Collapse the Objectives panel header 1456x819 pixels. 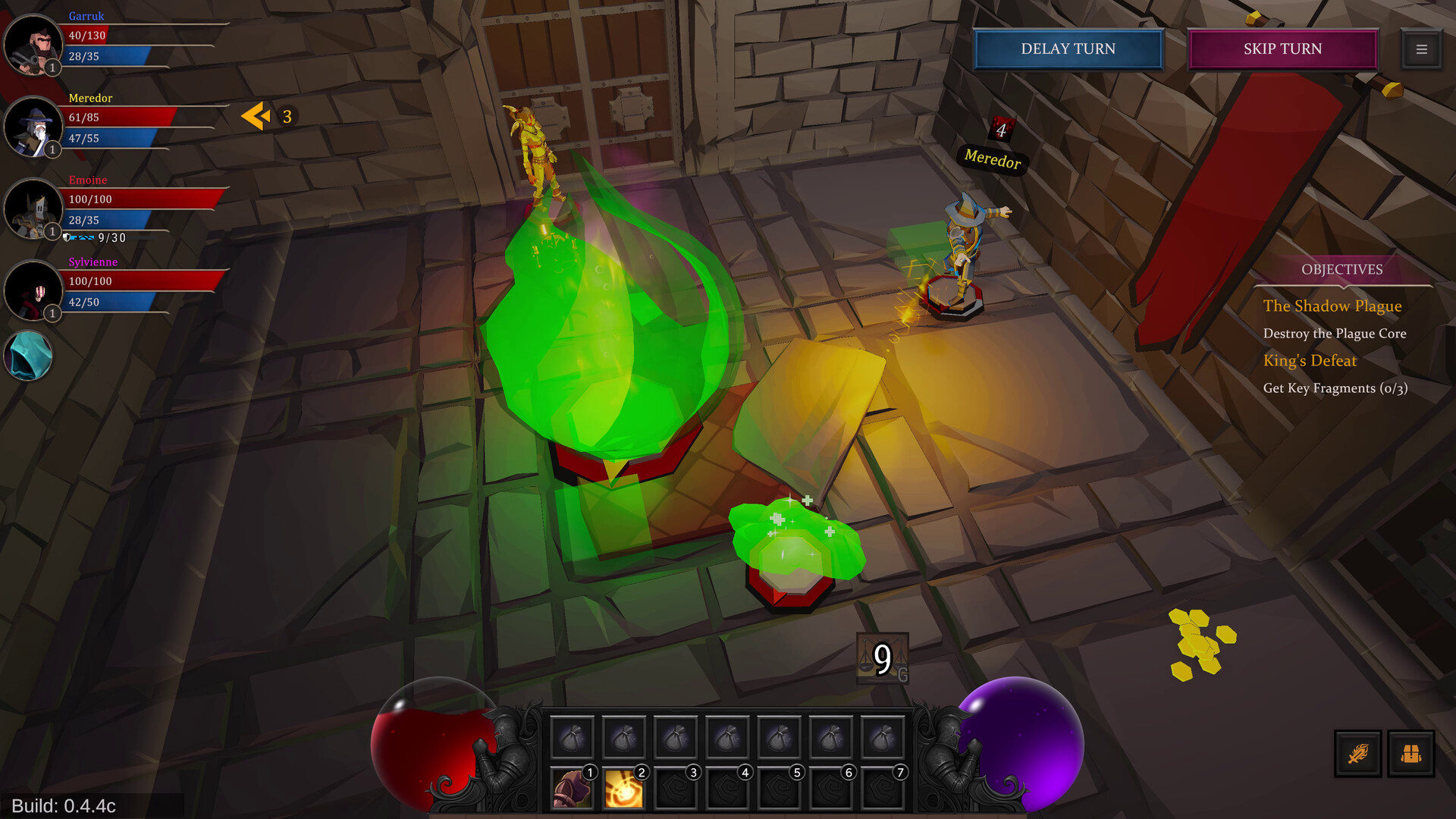tap(1341, 270)
